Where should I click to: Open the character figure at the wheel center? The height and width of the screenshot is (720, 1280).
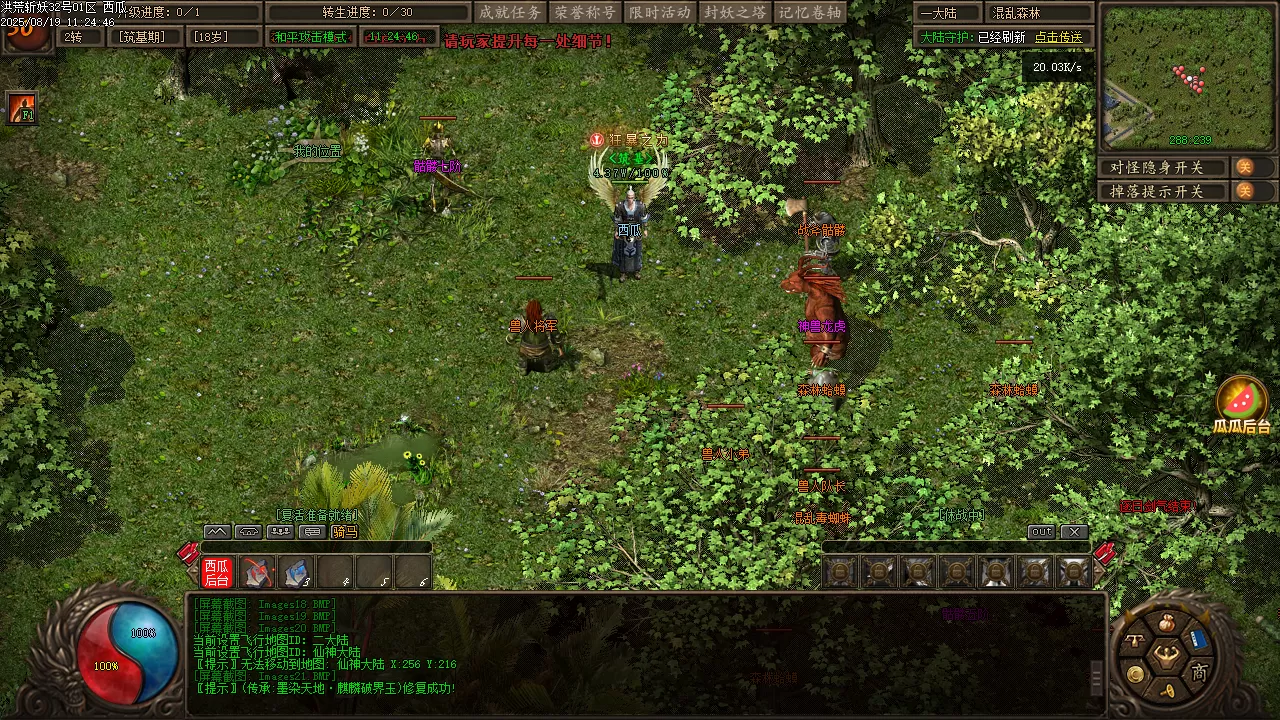click(x=1166, y=655)
